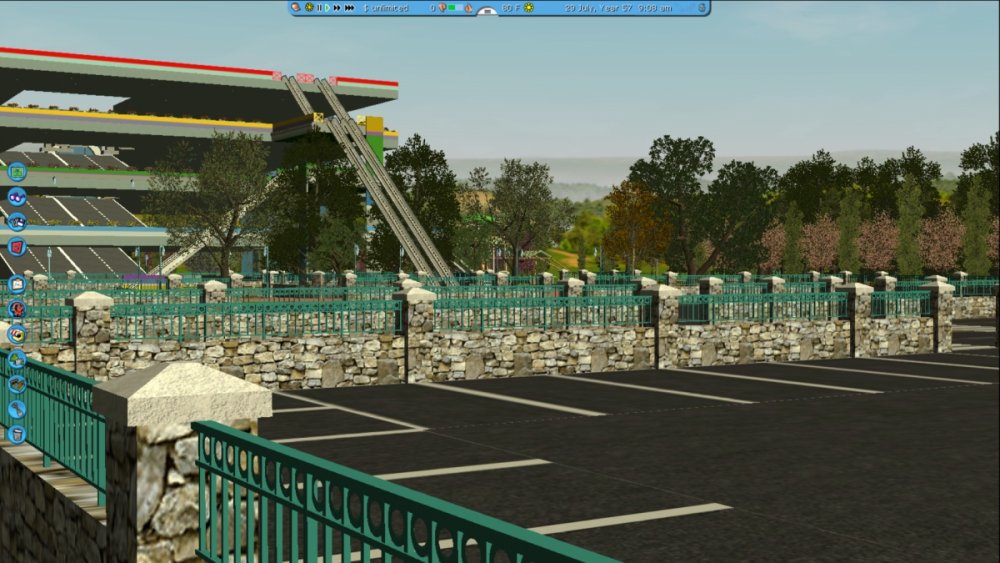Select the red square toolbar icon
1000x563 pixels.
17,246
